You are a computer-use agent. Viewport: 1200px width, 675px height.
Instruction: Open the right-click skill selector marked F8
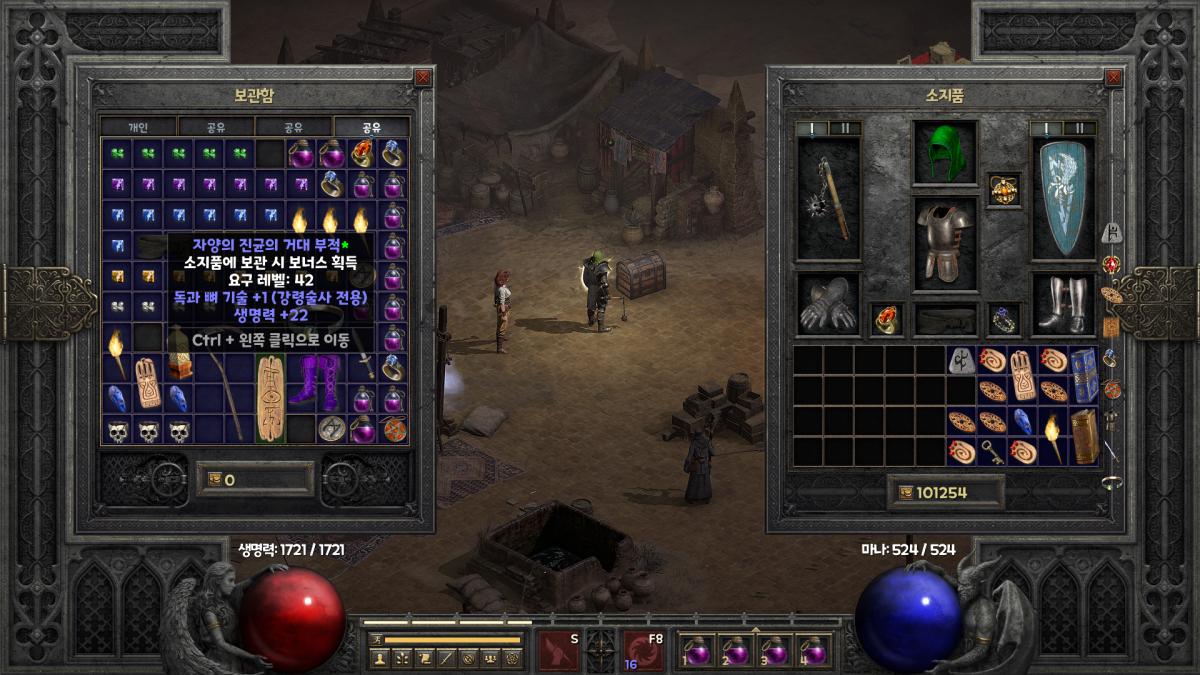[644, 649]
